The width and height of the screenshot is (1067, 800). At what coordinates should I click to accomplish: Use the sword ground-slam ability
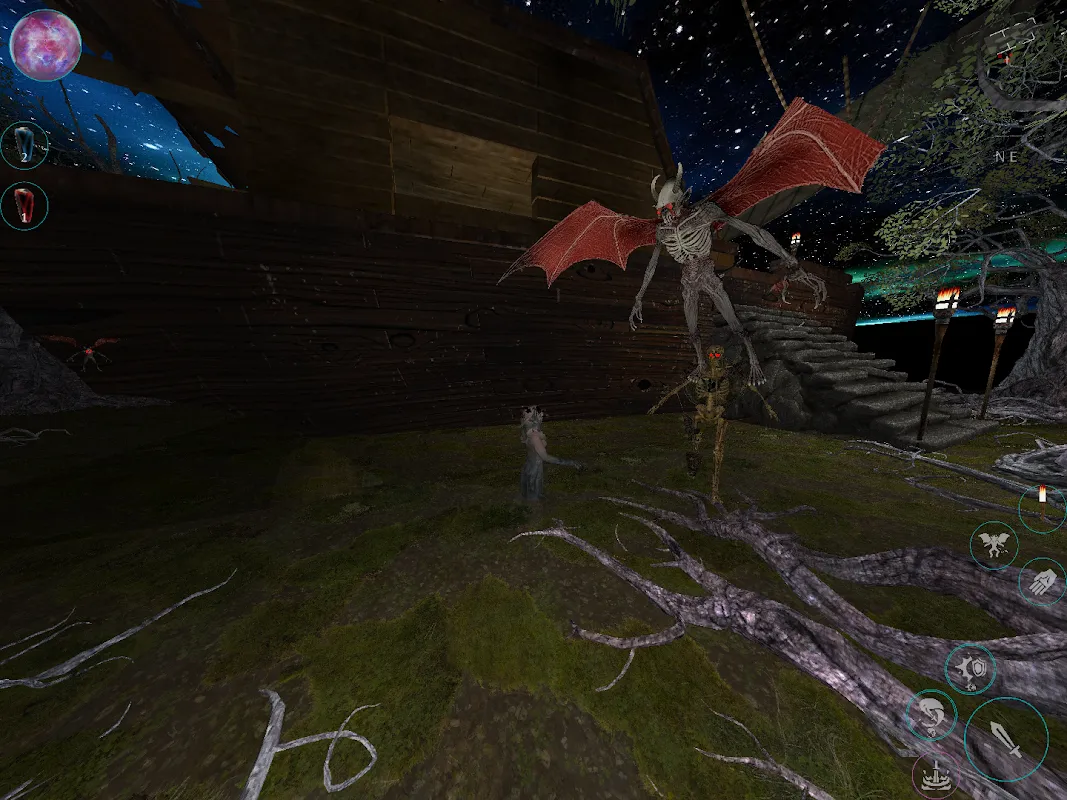point(935,777)
